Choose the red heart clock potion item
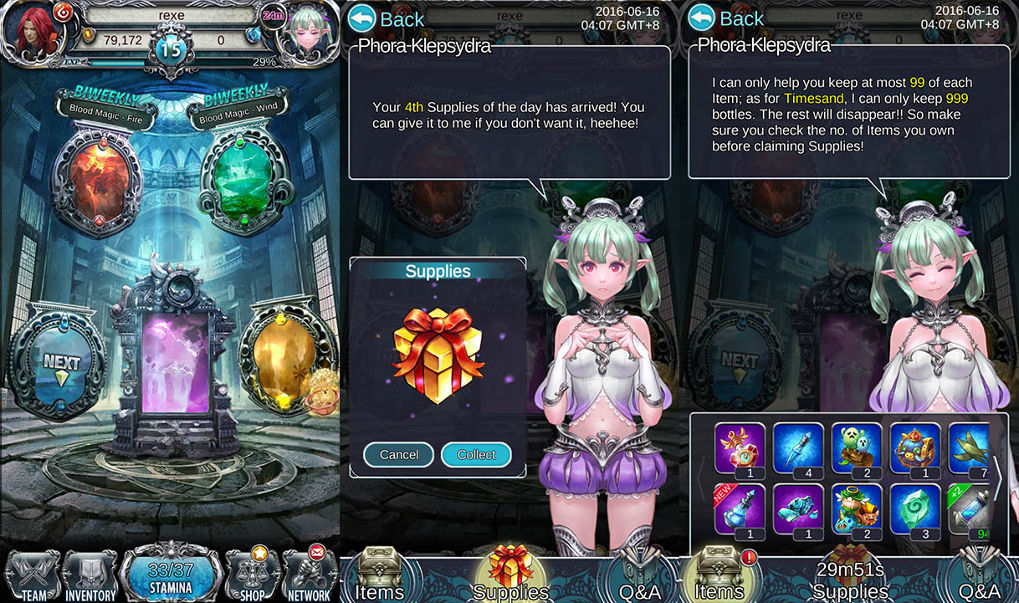1019x603 pixels. point(741,447)
